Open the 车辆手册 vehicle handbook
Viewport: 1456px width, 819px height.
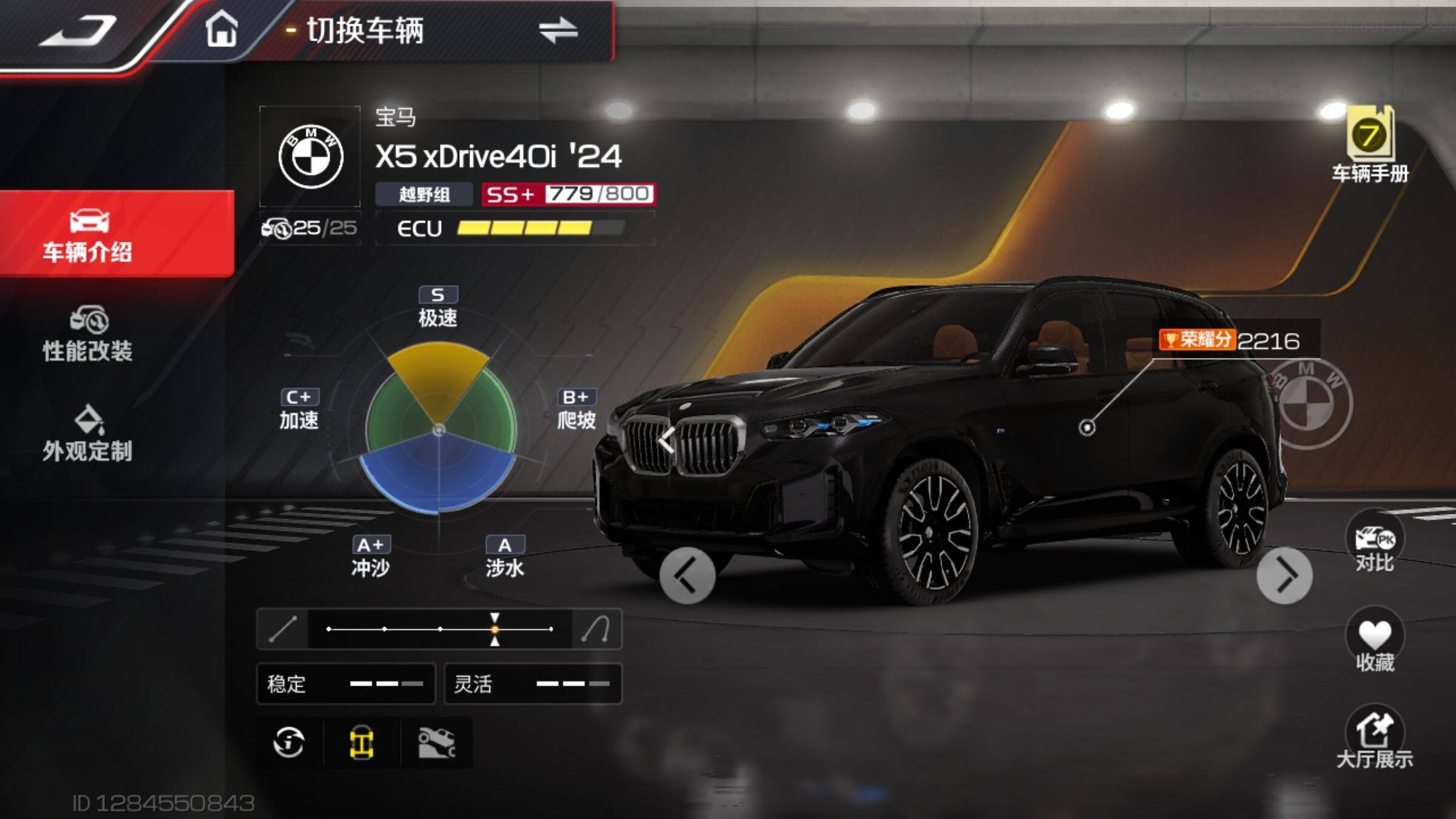click(x=1369, y=146)
